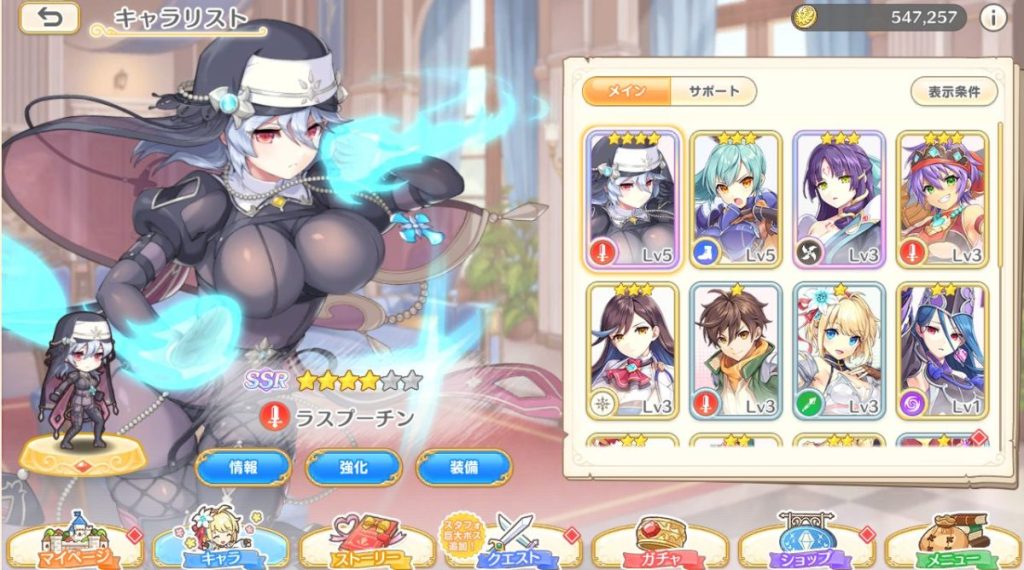This screenshot has width=1024, height=570.
Task: Switch to the サポート tab
Action: pyautogui.click(x=713, y=92)
